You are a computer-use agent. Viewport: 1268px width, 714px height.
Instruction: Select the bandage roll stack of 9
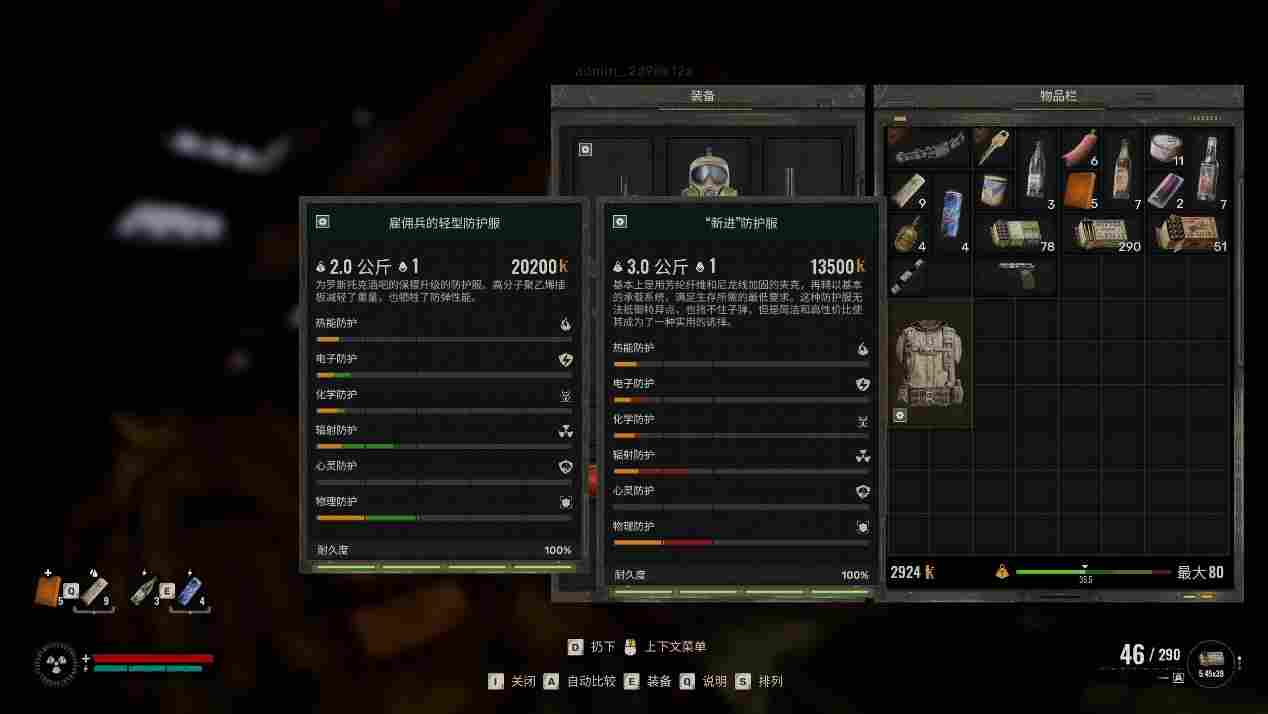pos(907,190)
